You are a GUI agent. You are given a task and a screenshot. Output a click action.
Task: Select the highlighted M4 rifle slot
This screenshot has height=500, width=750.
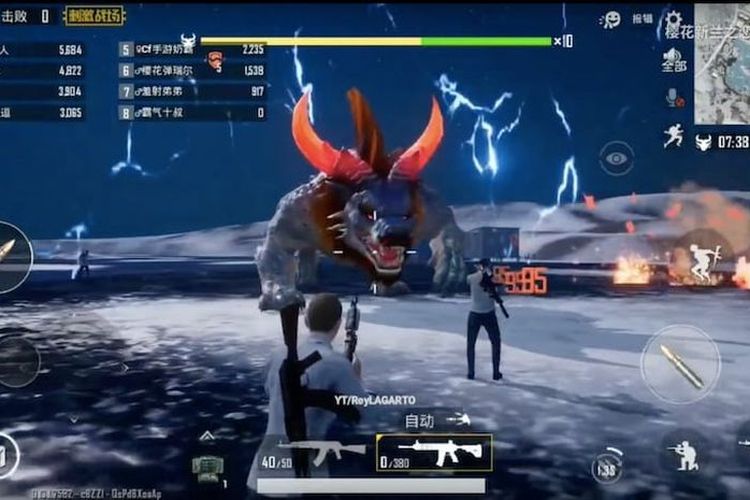click(x=434, y=452)
